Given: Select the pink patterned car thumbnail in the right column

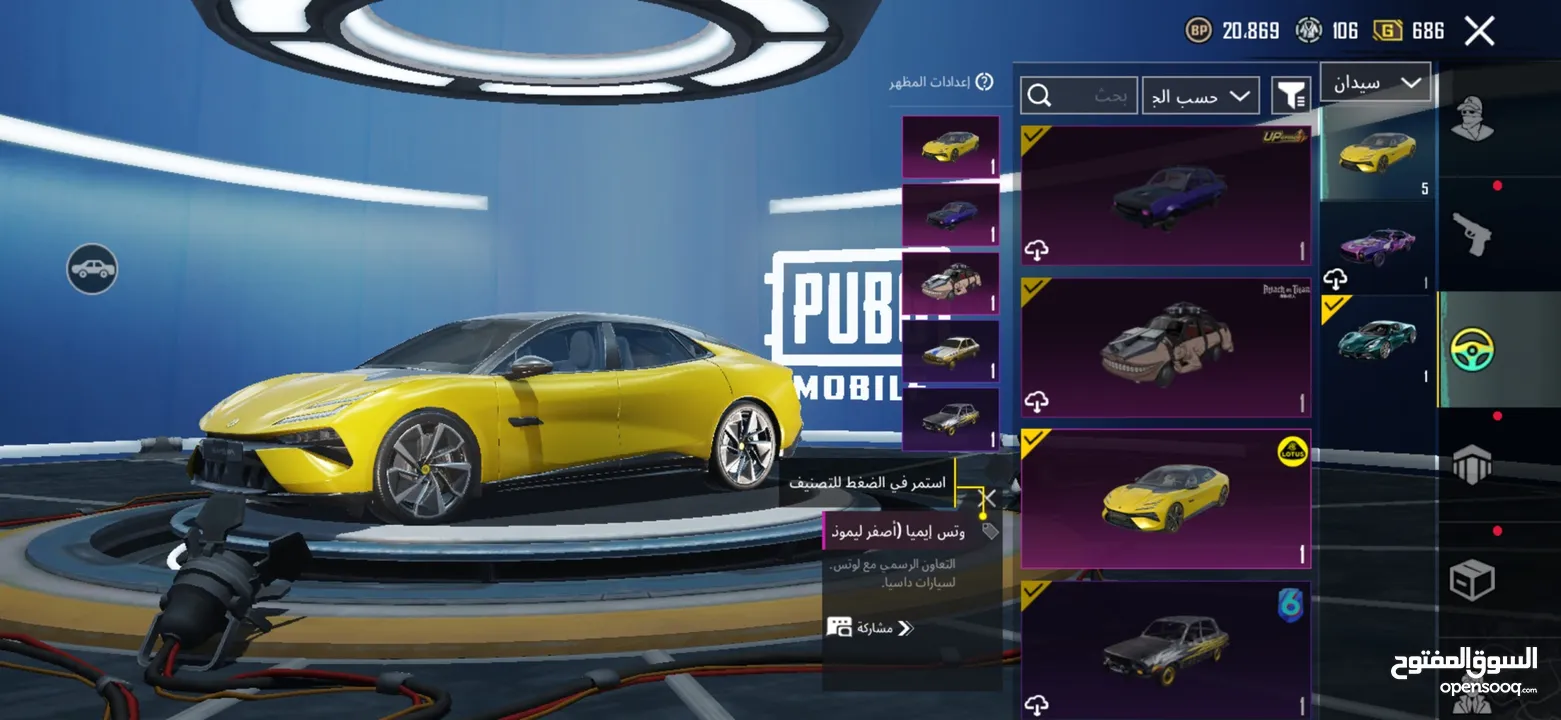Looking at the screenshot, I should (1377, 247).
